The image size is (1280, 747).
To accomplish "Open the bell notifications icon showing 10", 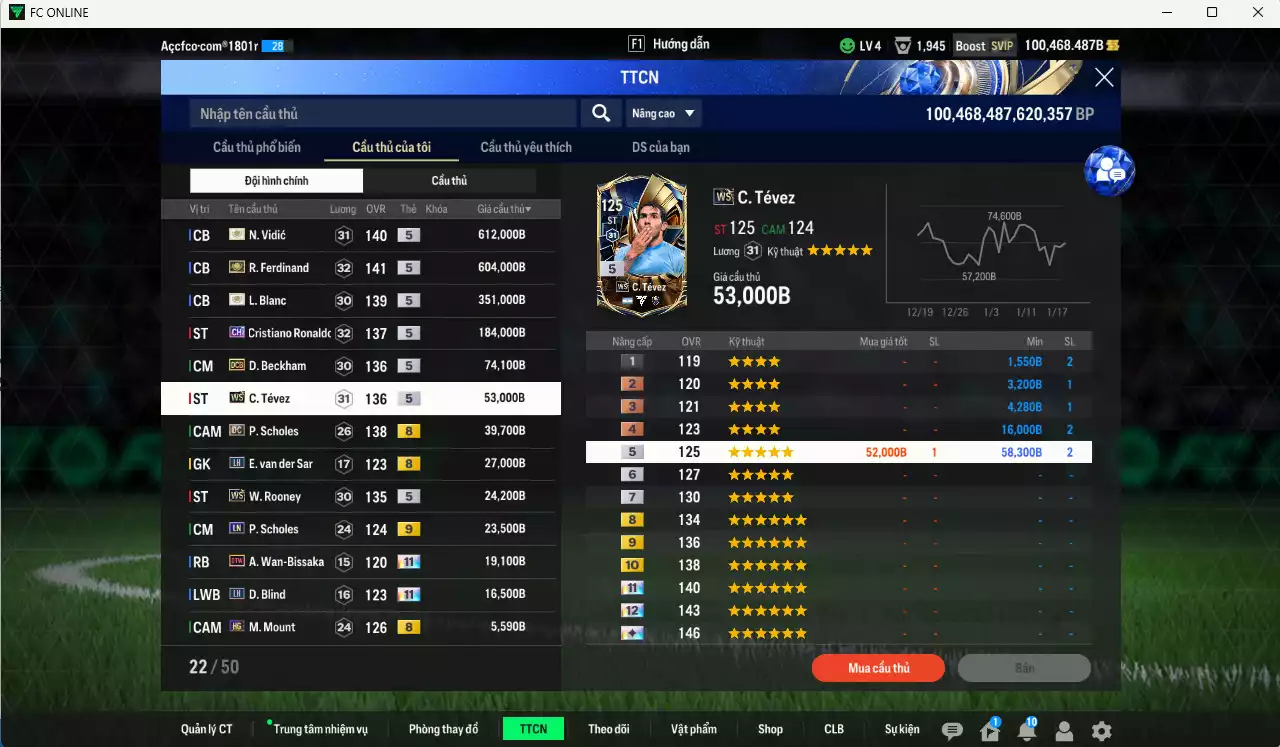I will [1026, 731].
